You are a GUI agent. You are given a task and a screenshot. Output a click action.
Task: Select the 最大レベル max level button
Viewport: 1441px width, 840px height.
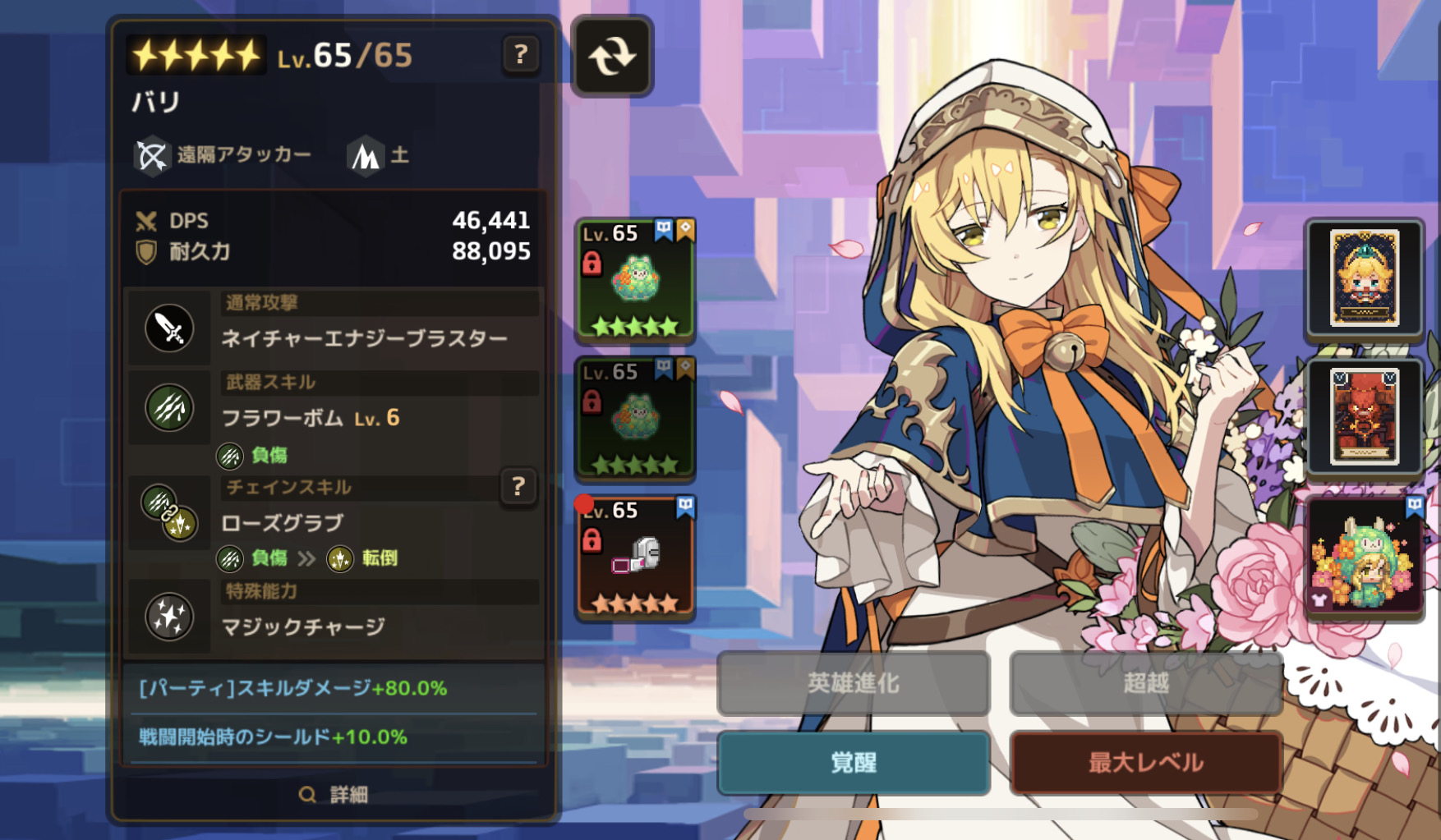[1146, 763]
